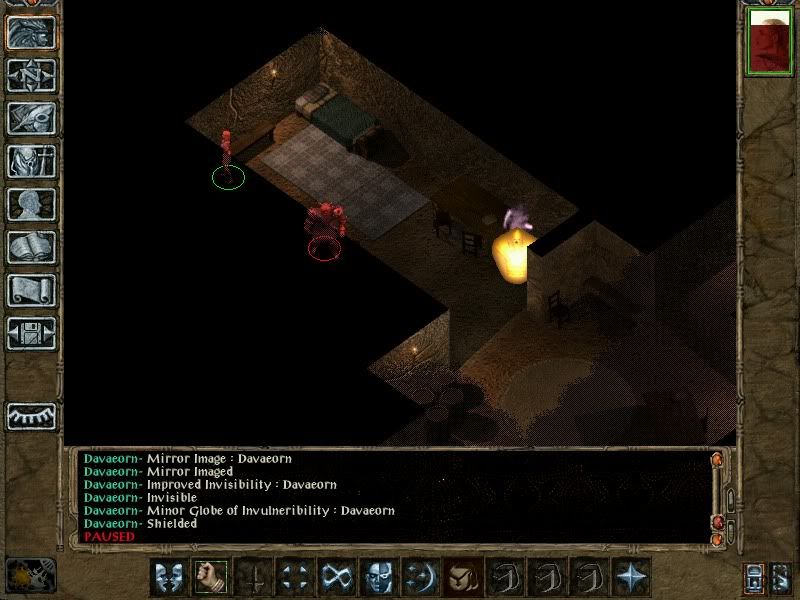Click the infinity-shaped action button
This screenshot has width=800, height=600.
coord(336,577)
